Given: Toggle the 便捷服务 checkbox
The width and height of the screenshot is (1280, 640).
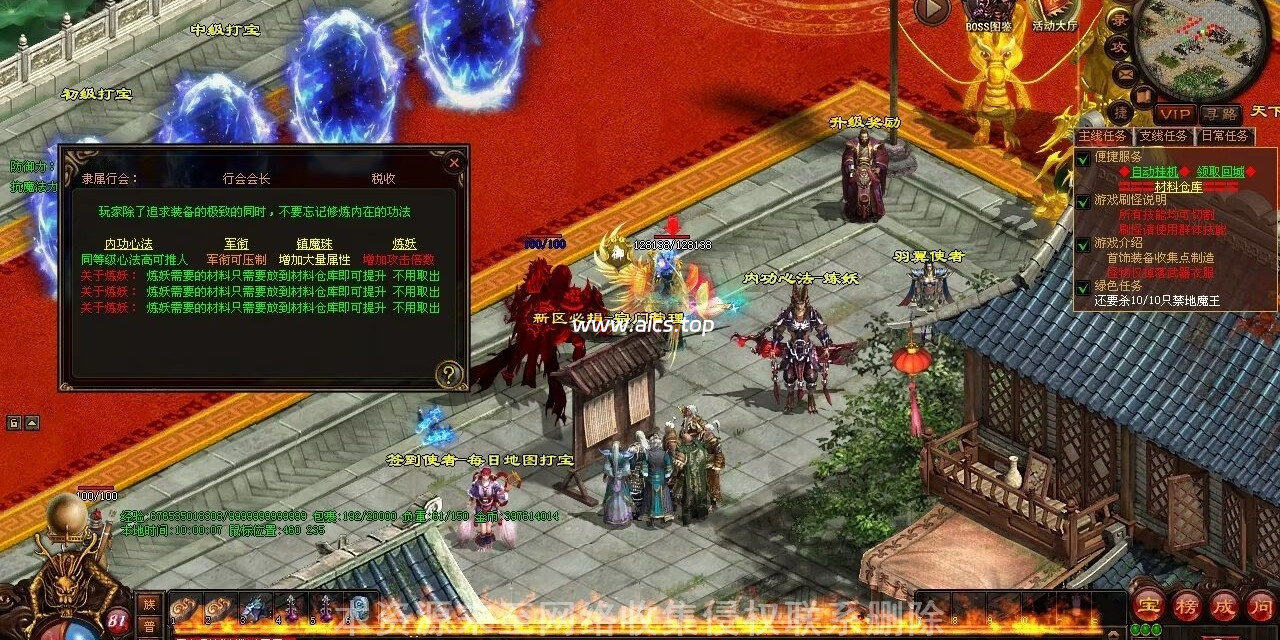Looking at the screenshot, I should [x=1083, y=158].
